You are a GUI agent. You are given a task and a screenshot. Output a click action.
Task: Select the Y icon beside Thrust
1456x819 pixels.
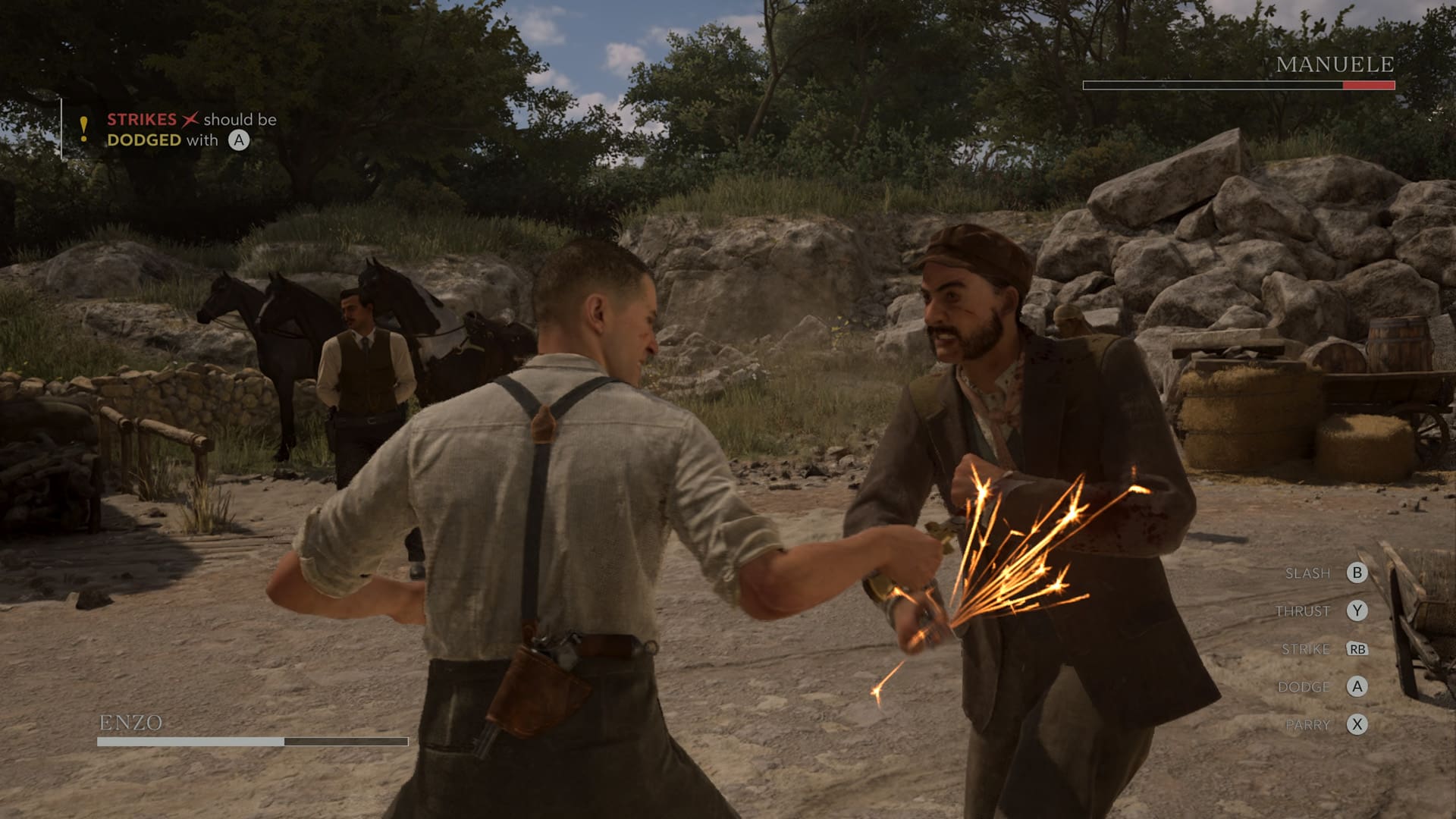pos(1357,610)
